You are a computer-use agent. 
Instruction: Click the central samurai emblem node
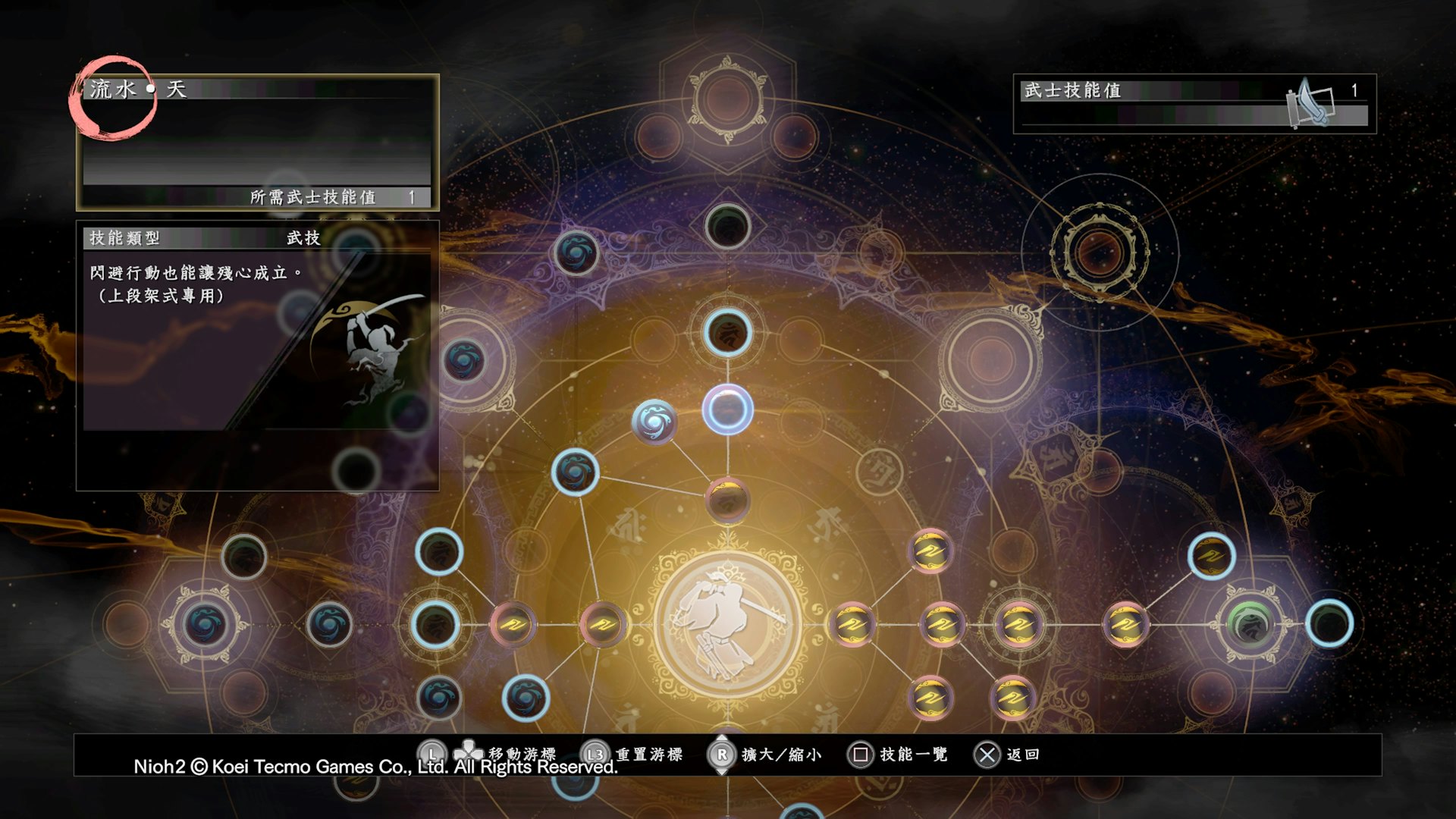pyautogui.click(x=727, y=623)
